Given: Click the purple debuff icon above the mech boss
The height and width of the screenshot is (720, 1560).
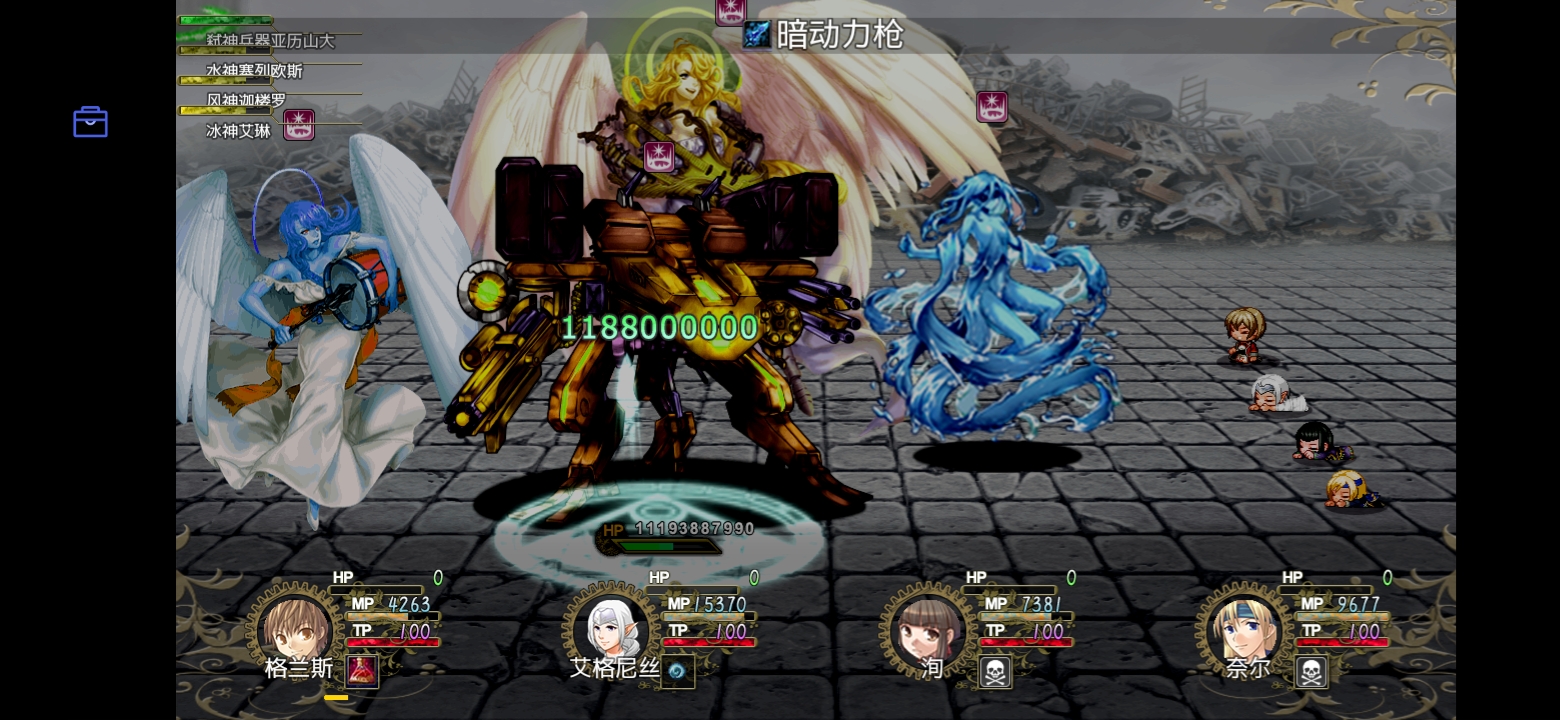Looking at the screenshot, I should (659, 157).
